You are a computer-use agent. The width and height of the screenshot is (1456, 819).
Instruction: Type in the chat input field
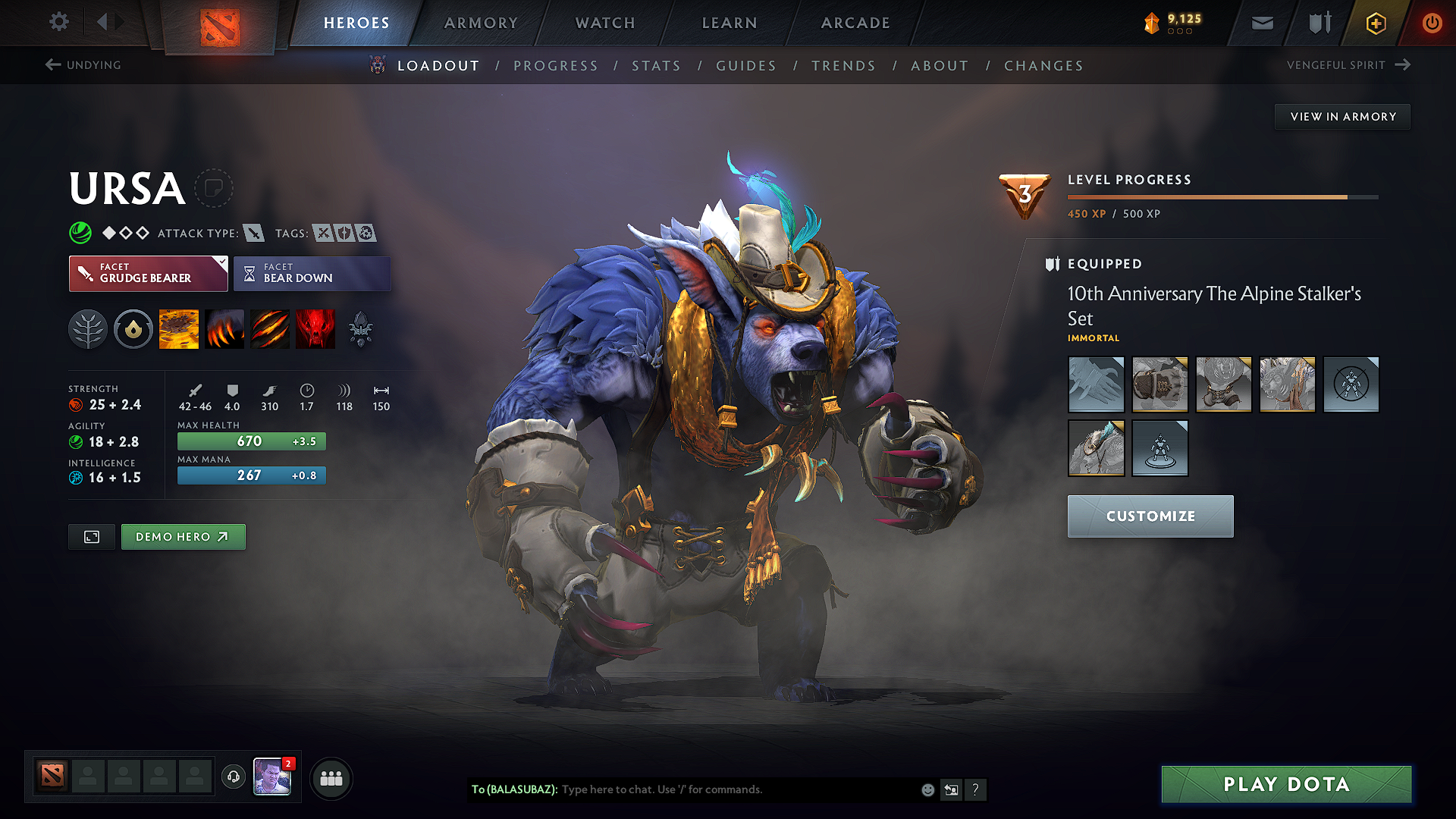tap(720, 789)
